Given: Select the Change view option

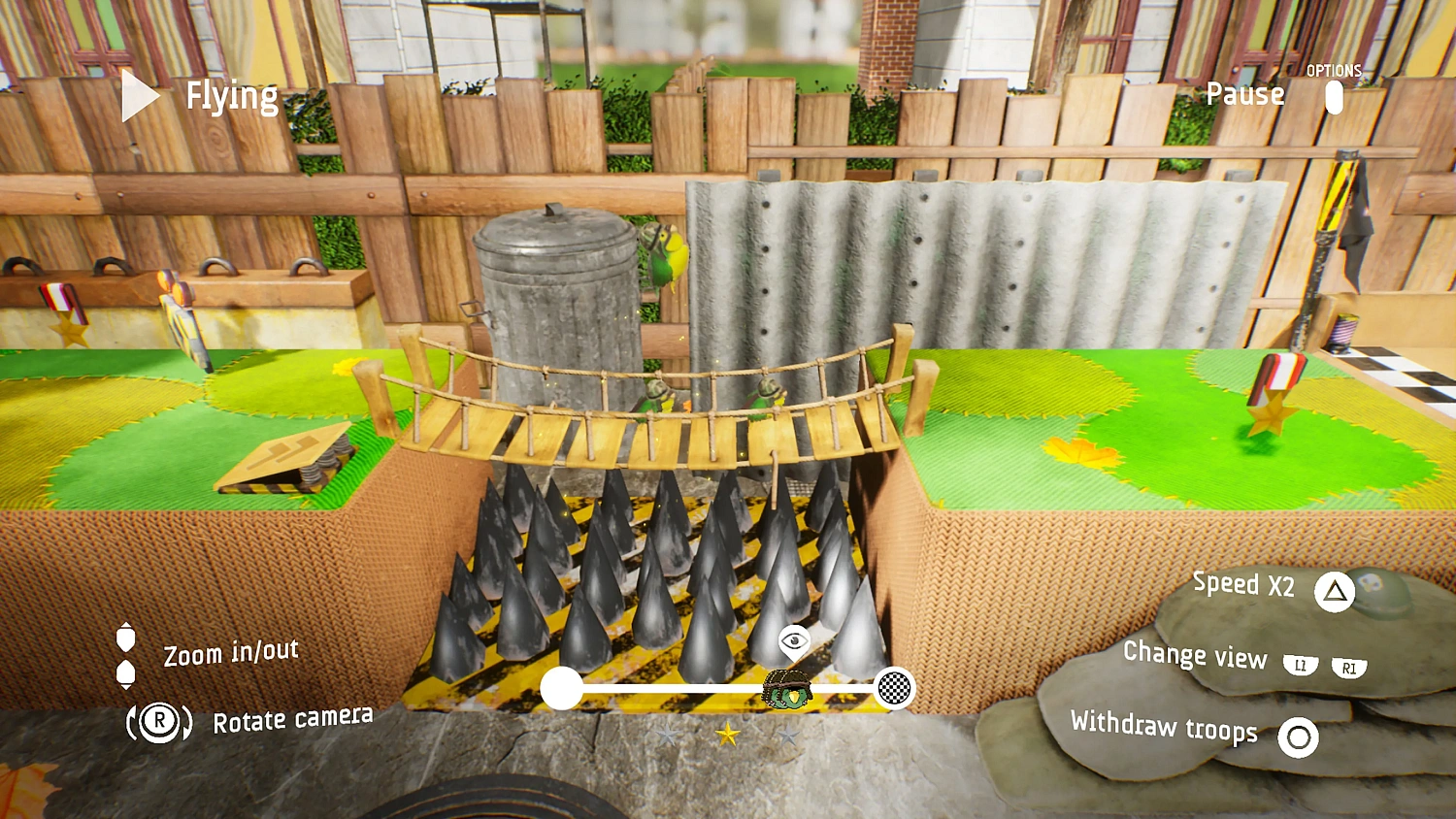Looking at the screenshot, I should pyautogui.click(x=1195, y=656).
